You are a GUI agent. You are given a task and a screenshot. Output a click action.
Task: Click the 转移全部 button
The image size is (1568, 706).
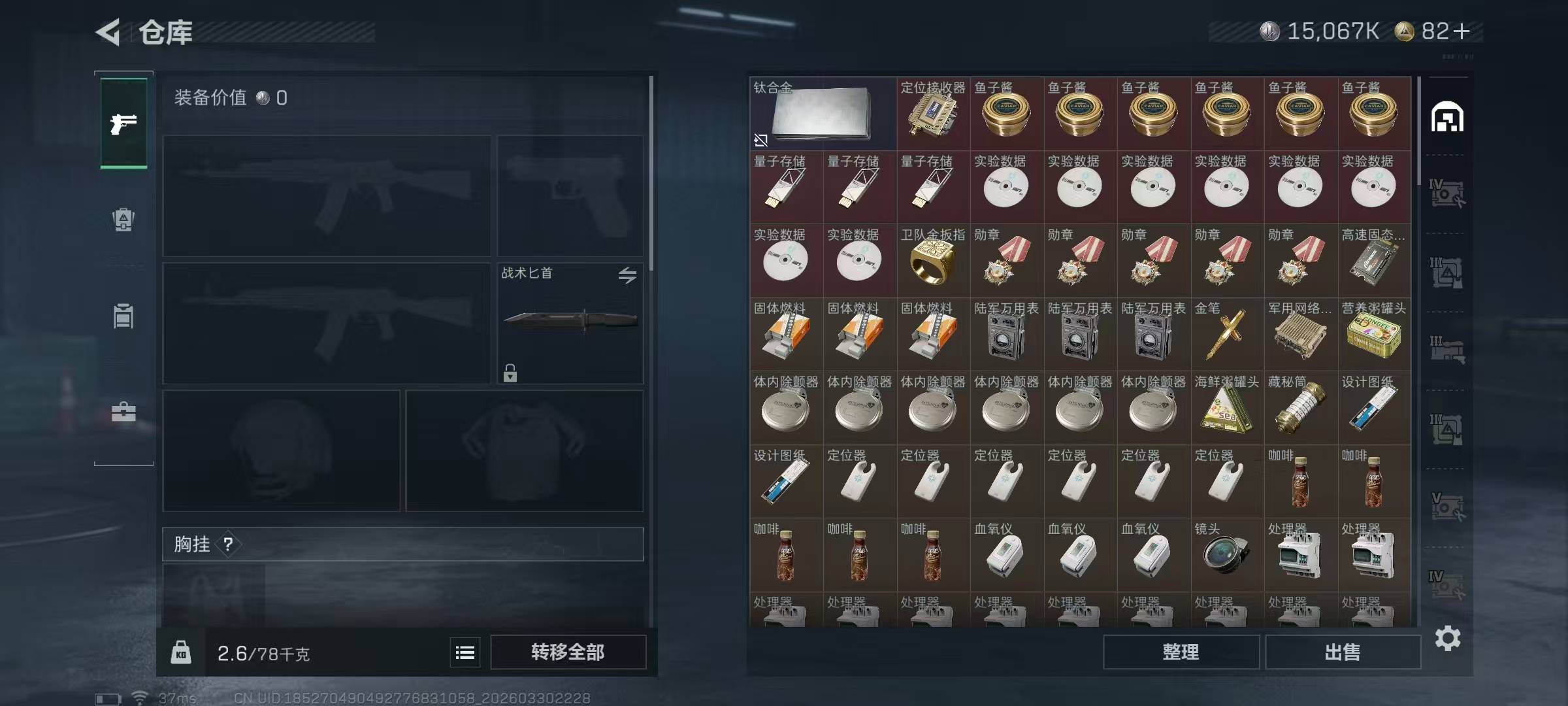(x=568, y=652)
